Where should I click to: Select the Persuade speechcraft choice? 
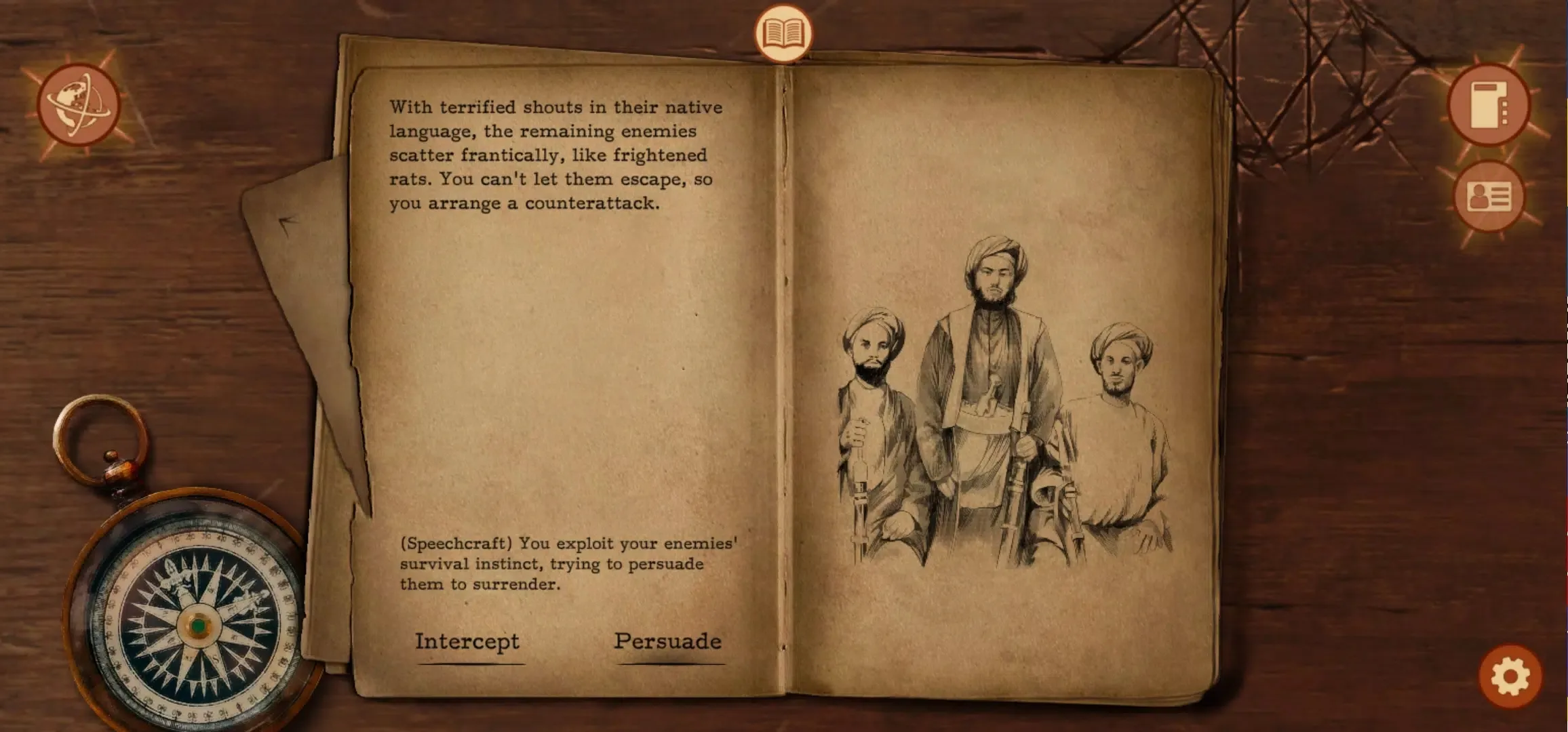[667, 641]
